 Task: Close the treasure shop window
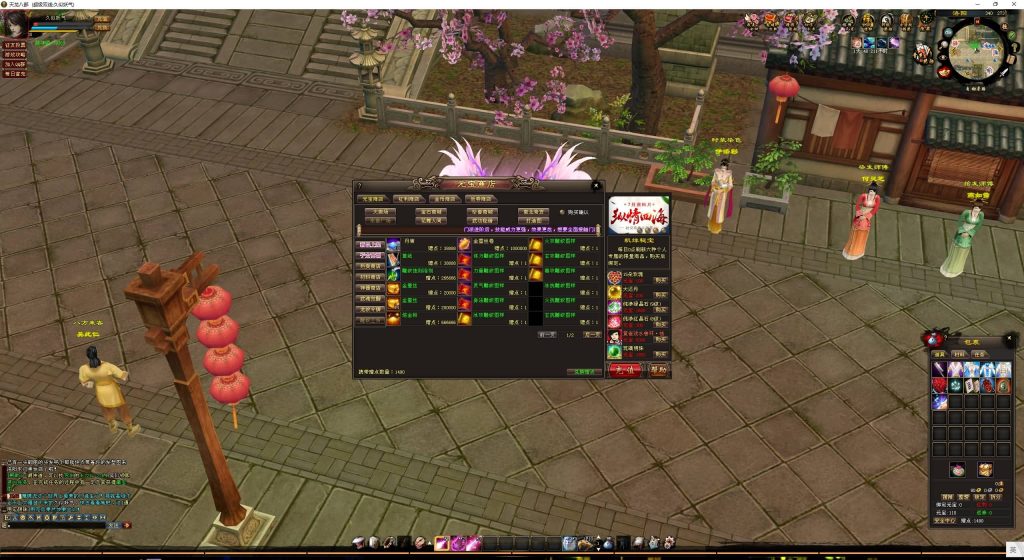click(x=596, y=185)
